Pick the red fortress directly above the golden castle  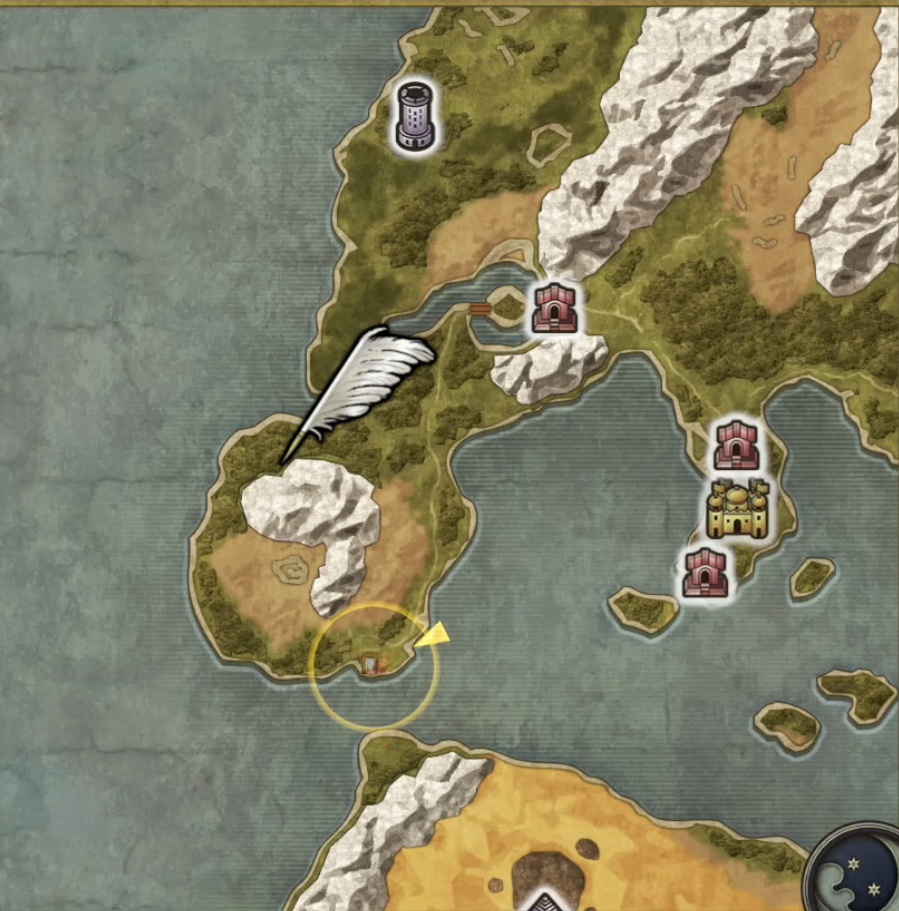click(737, 446)
